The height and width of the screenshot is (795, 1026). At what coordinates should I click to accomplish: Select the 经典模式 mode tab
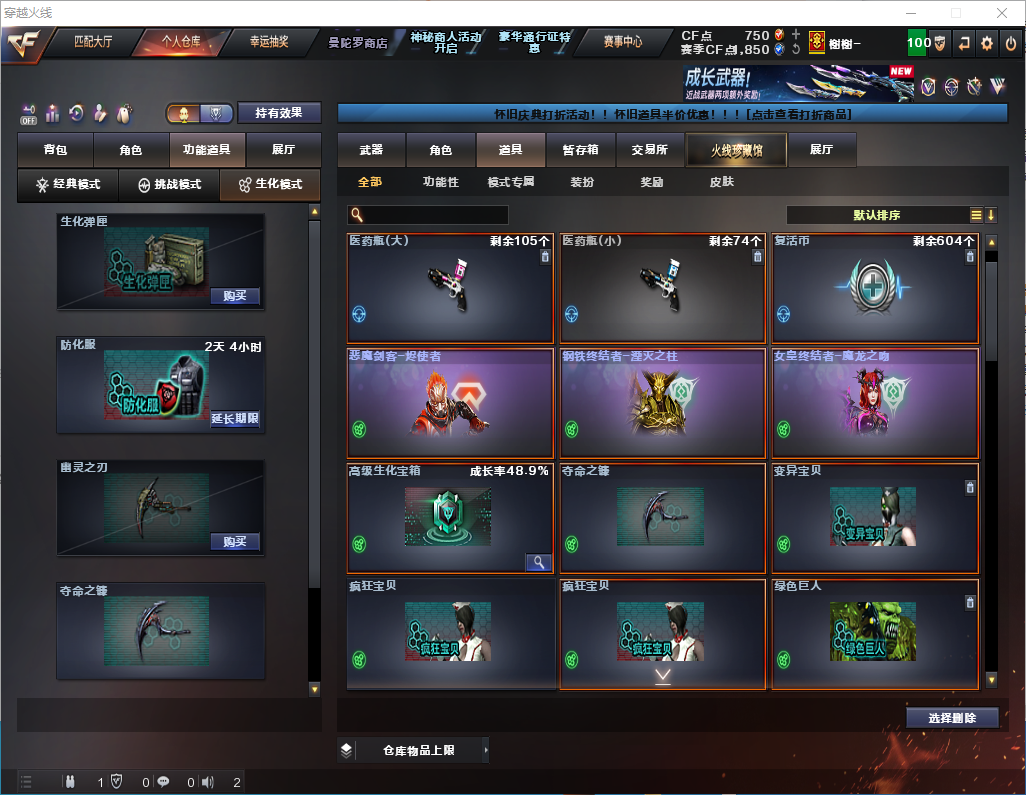[68, 185]
